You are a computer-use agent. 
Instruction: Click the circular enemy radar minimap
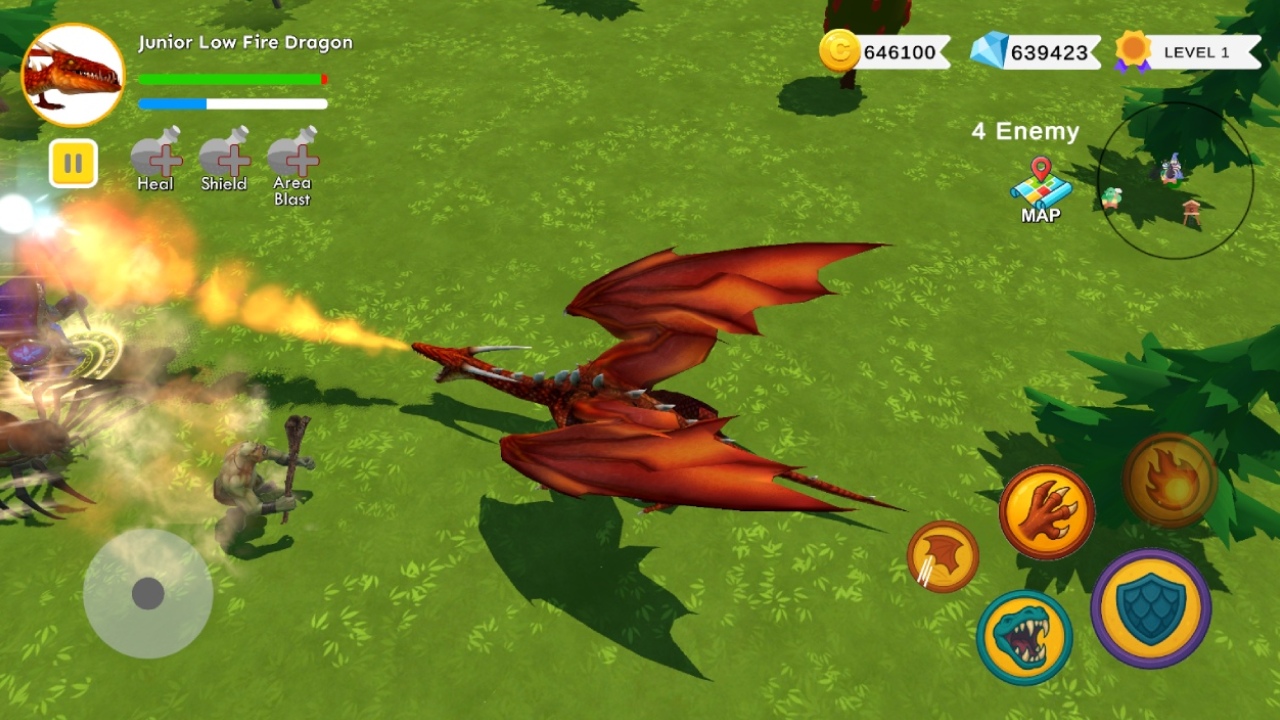pos(1175,181)
